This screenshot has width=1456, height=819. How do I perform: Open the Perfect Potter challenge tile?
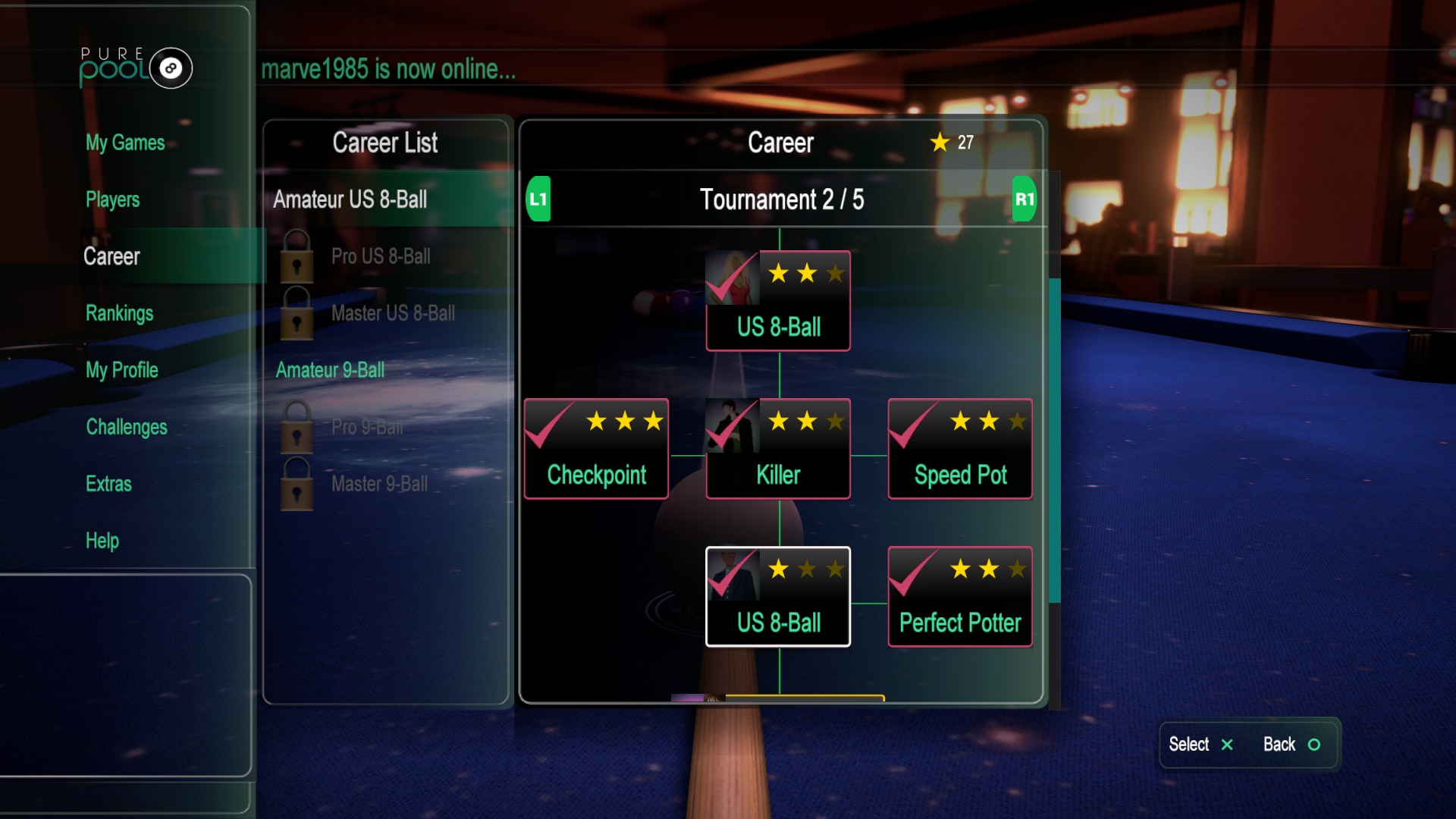tap(960, 597)
